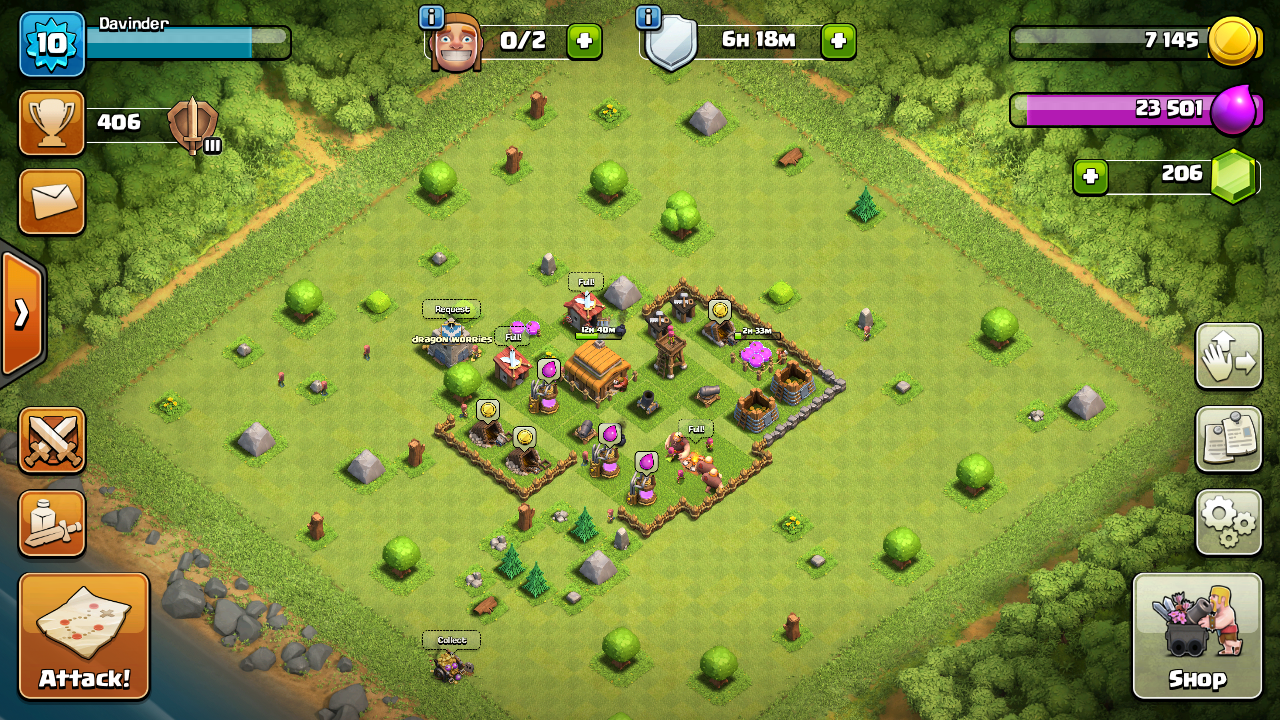Open the notes and clipboard button
Image resolution: width=1280 pixels, height=720 pixels.
[1228, 438]
